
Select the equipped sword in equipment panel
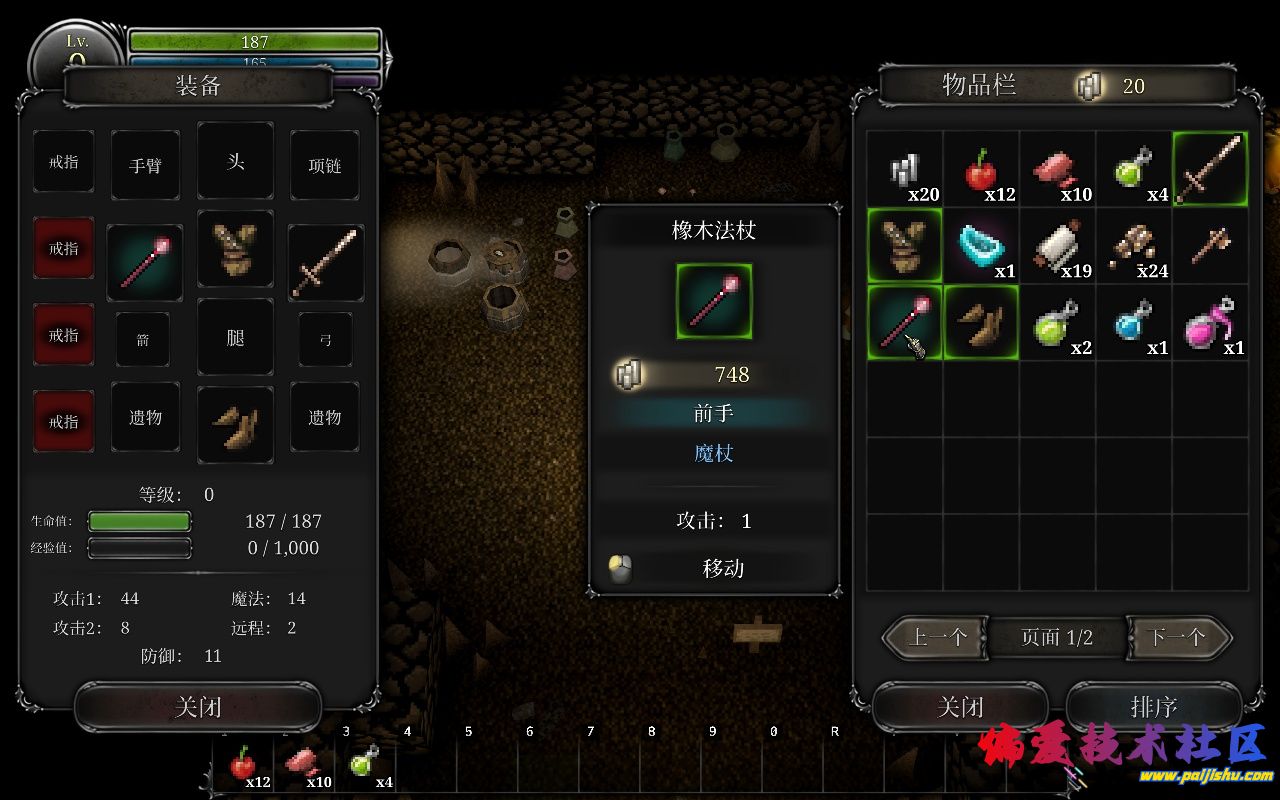326,262
